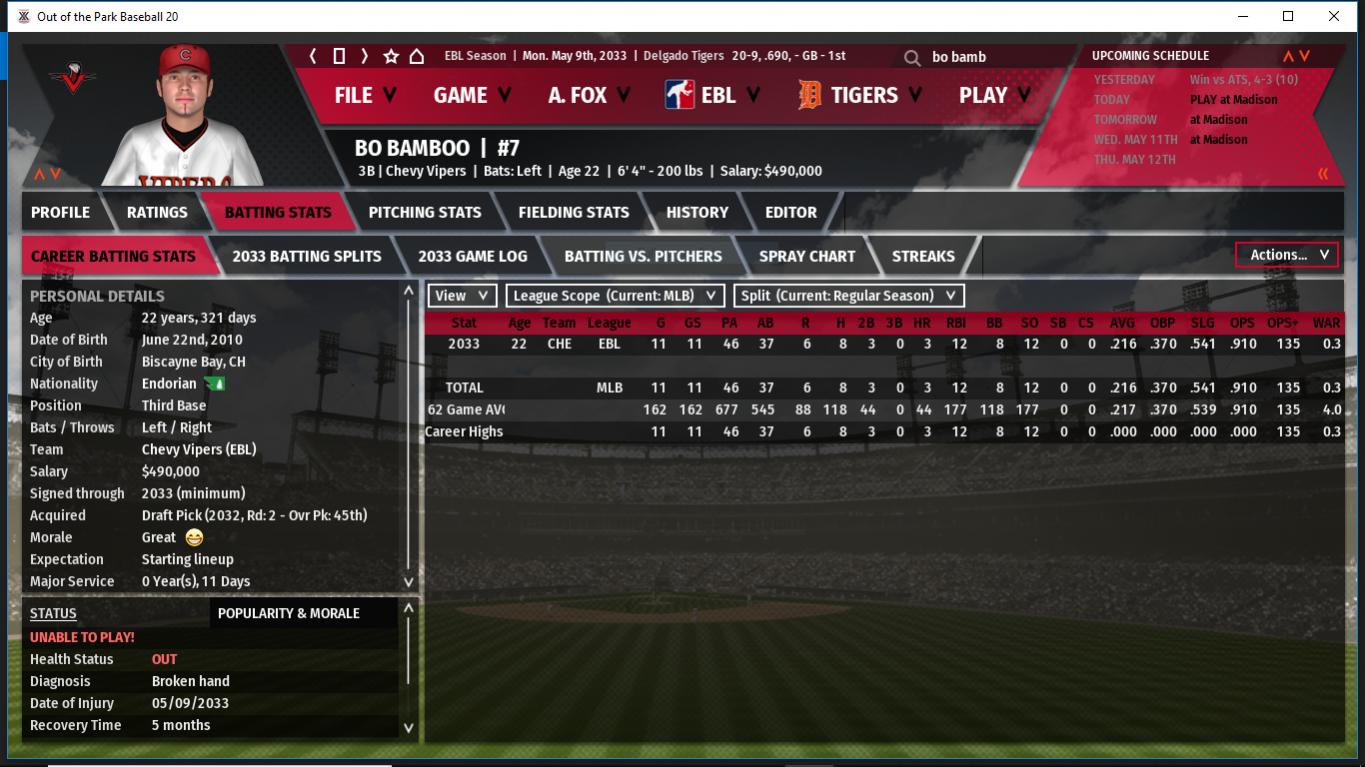Image resolution: width=1365 pixels, height=767 pixels.
Task: Open the TIGERS team menu
Action: tap(861, 95)
